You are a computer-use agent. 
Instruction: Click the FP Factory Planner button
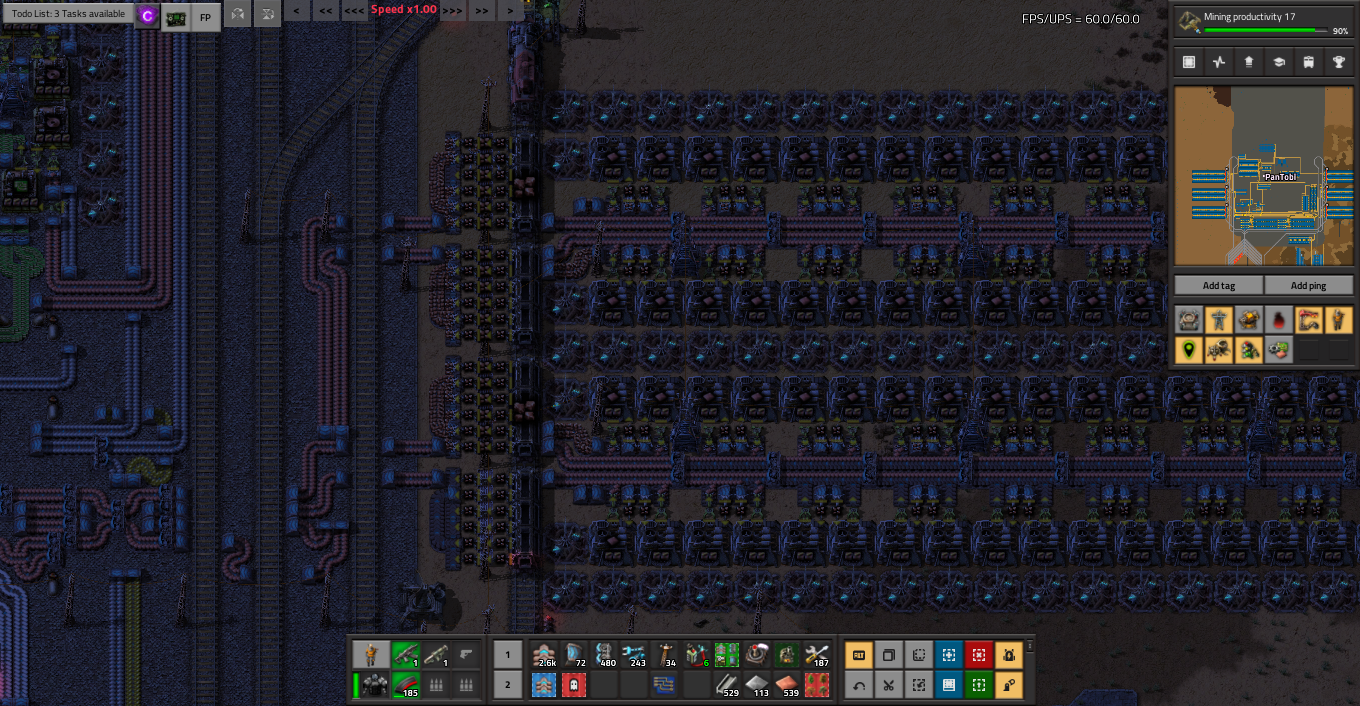[x=205, y=17]
